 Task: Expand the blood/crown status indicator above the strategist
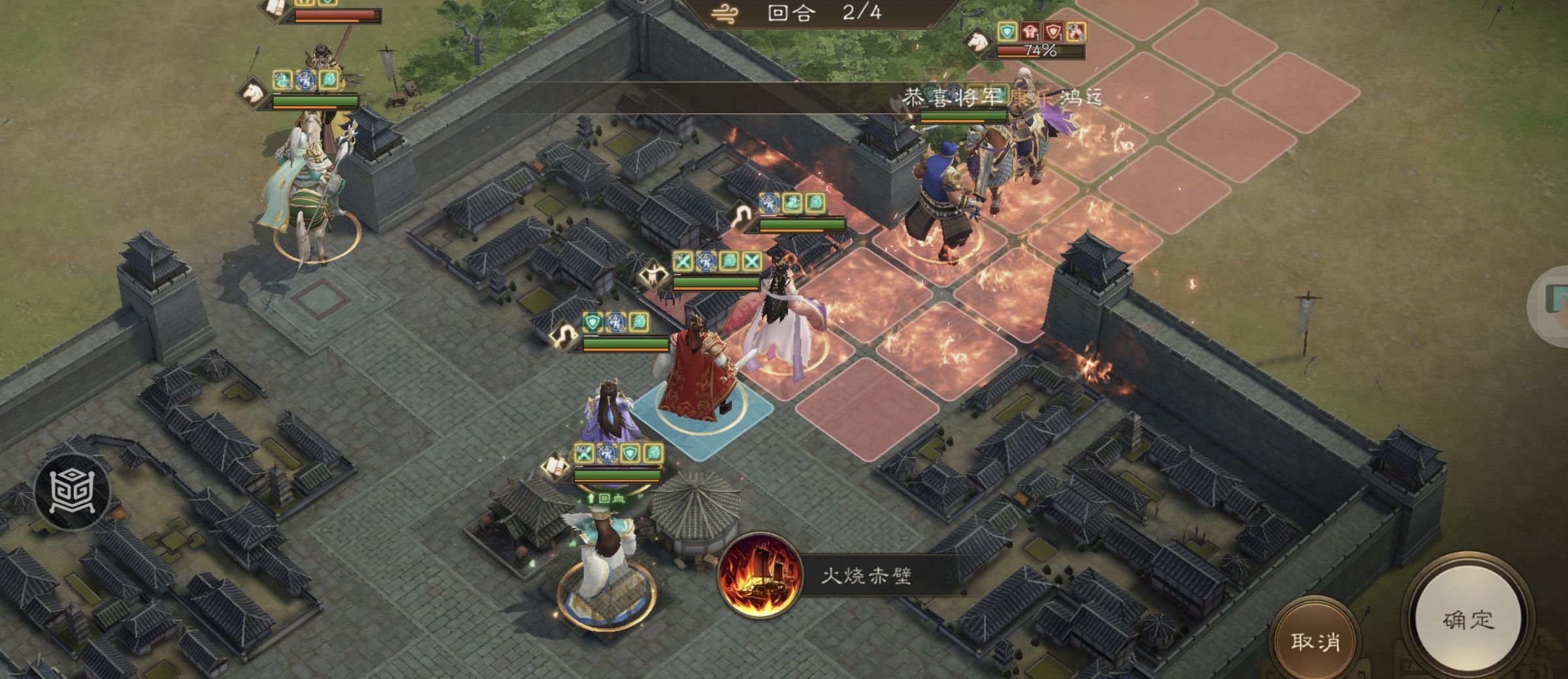[619, 498]
